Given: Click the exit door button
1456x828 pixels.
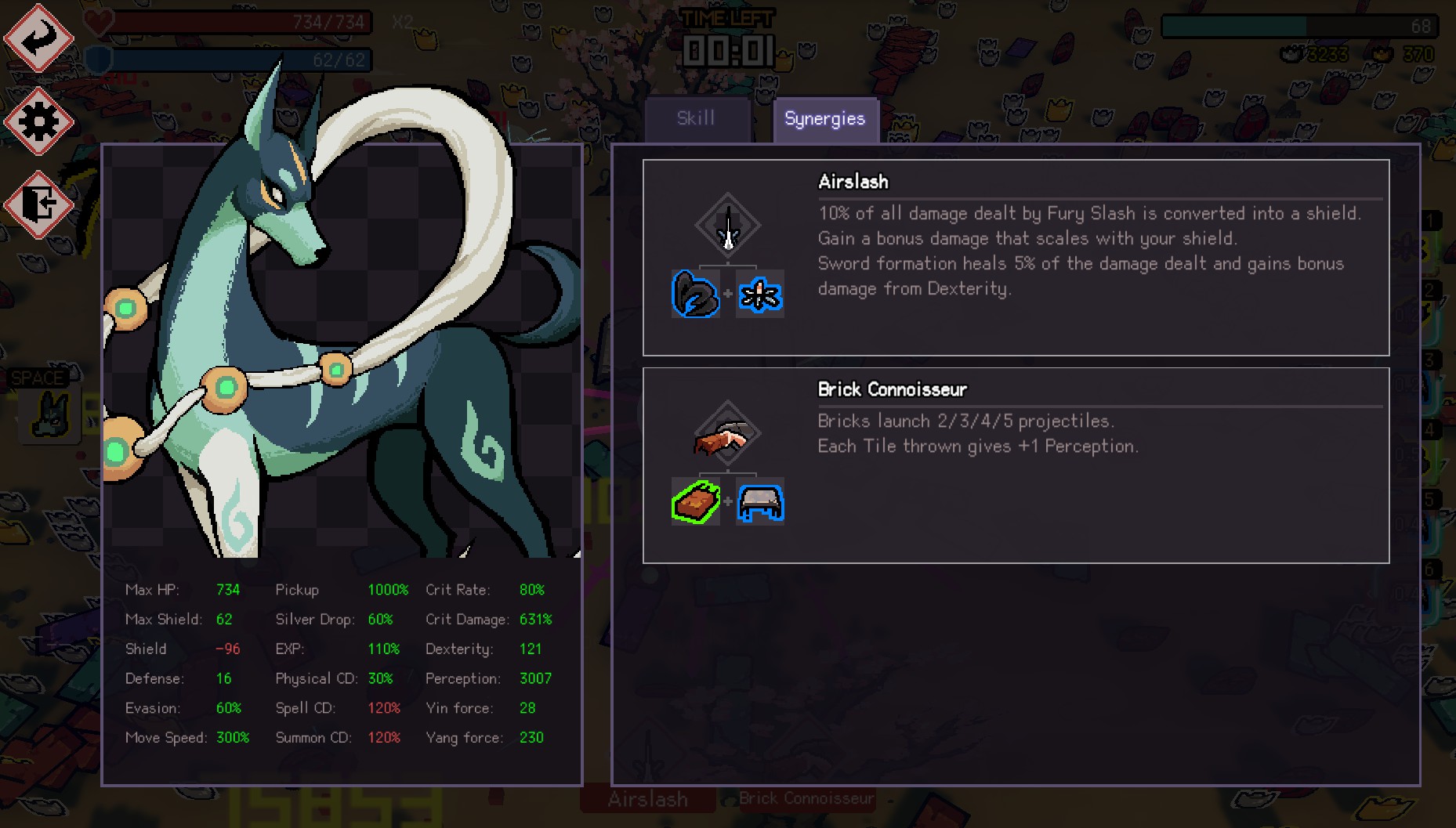Looking at the screenshot, I should pyautogui.click(x=38, y=205).
